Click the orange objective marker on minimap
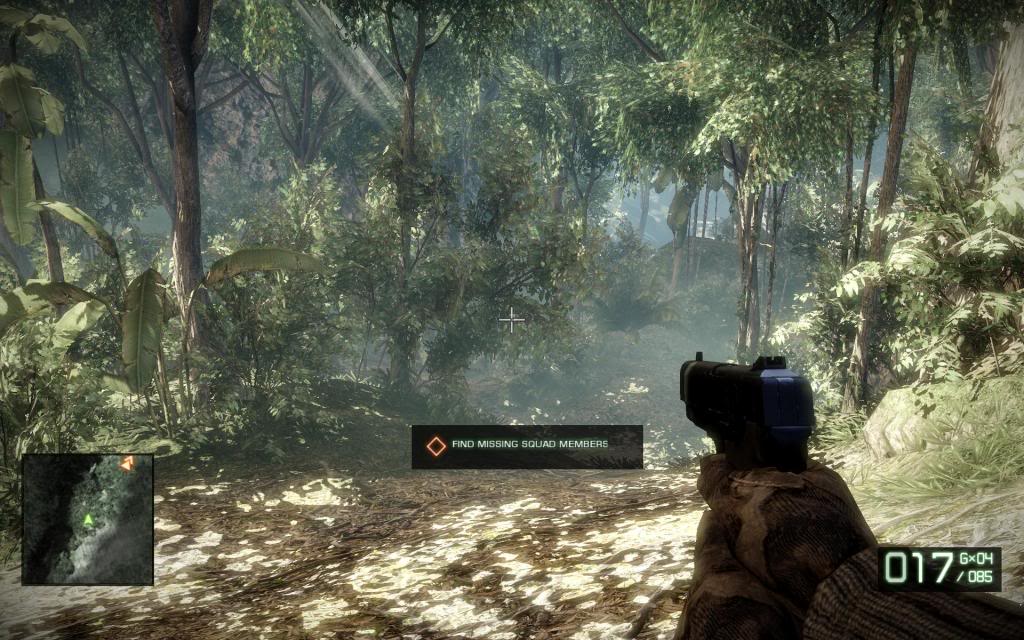 [127, 463]
